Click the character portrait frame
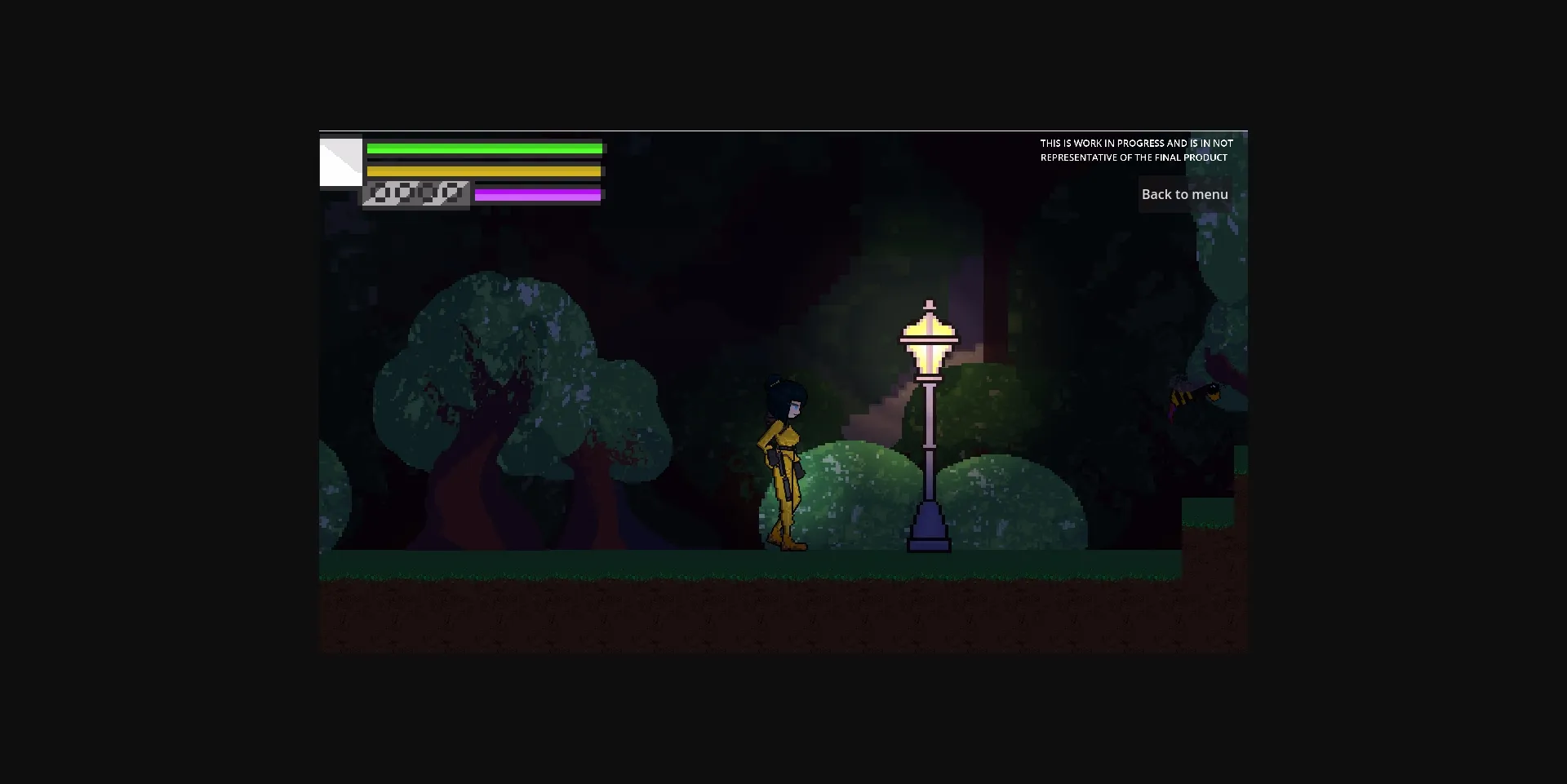Image resolution: width=1567 pixels, height=784 pixels. point(340,163)
